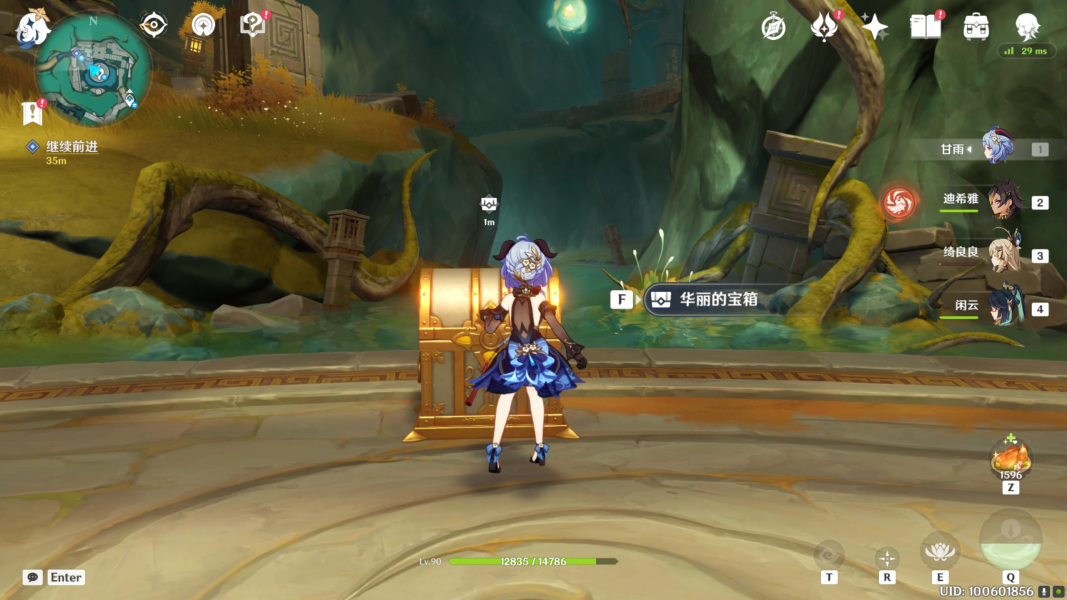Open the quest navigation eye icon

click(153, 25)
